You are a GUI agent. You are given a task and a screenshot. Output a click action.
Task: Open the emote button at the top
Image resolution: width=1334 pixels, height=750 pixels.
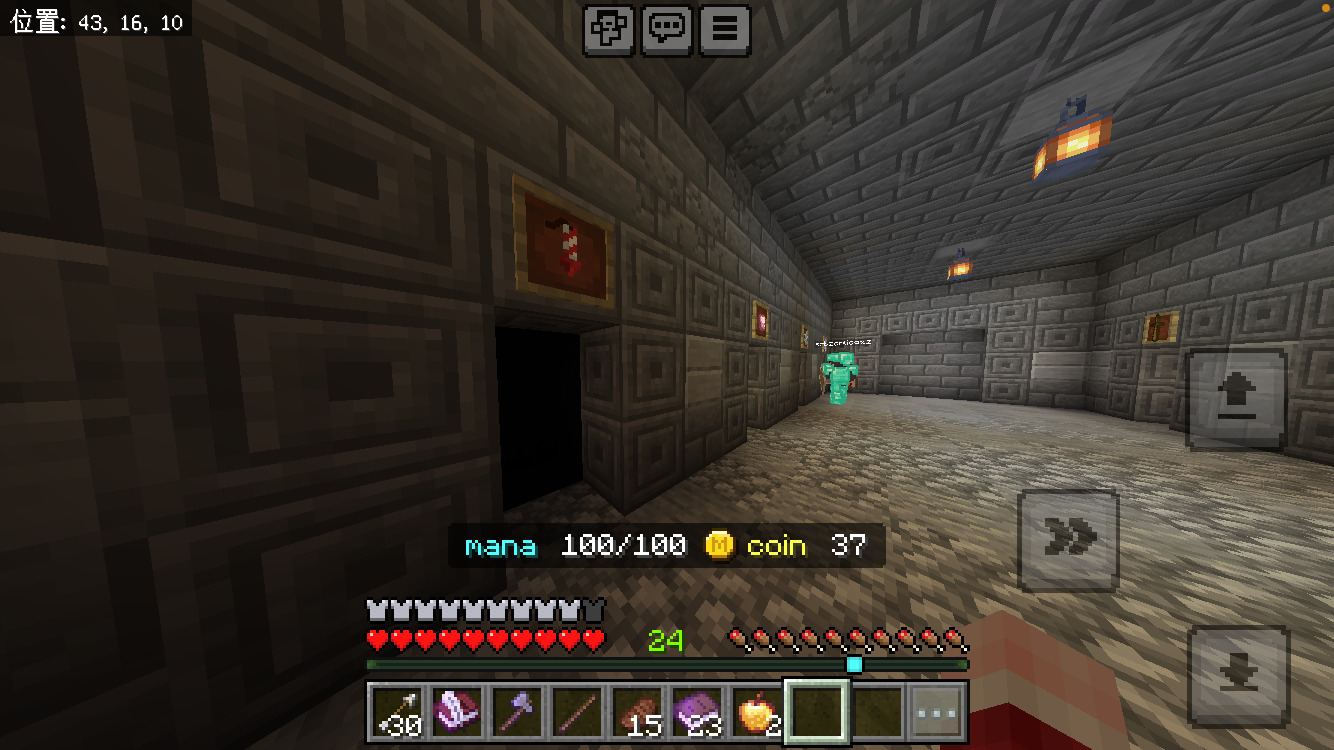pos(609,30)
